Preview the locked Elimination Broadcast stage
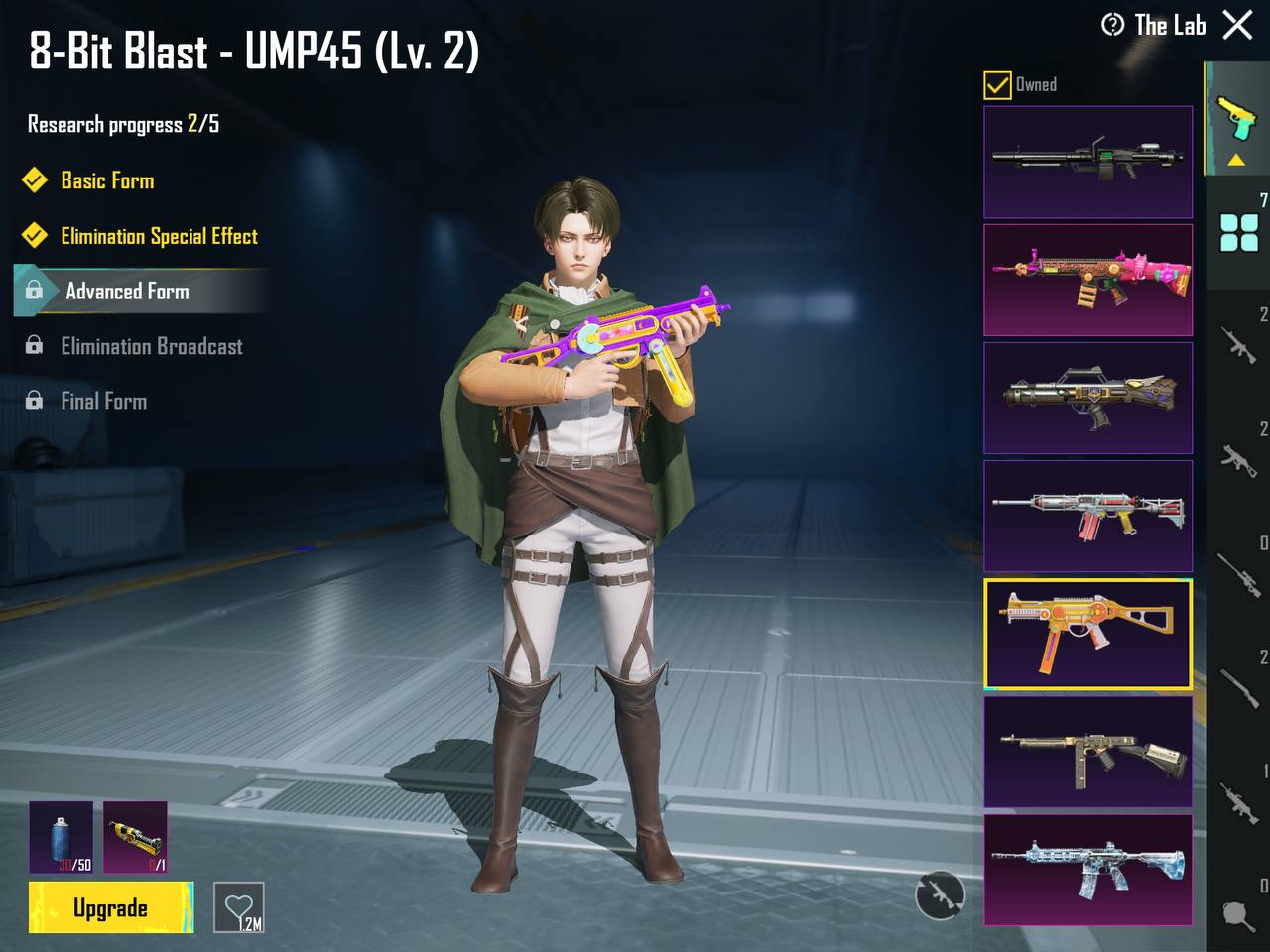The image size is (1270, 952). (151, 346)
